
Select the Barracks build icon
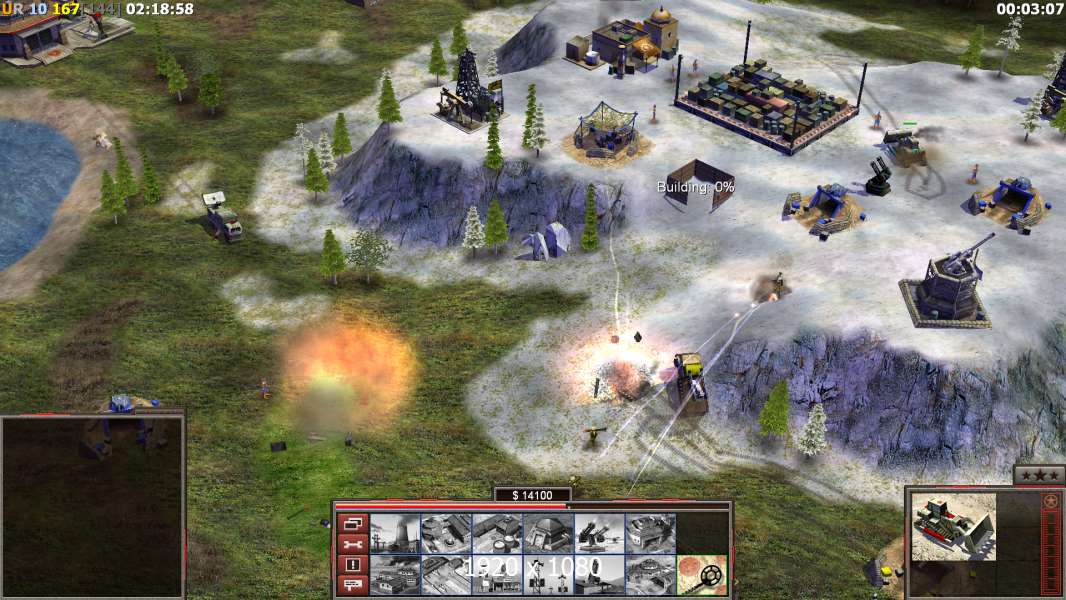pos(445,533)
